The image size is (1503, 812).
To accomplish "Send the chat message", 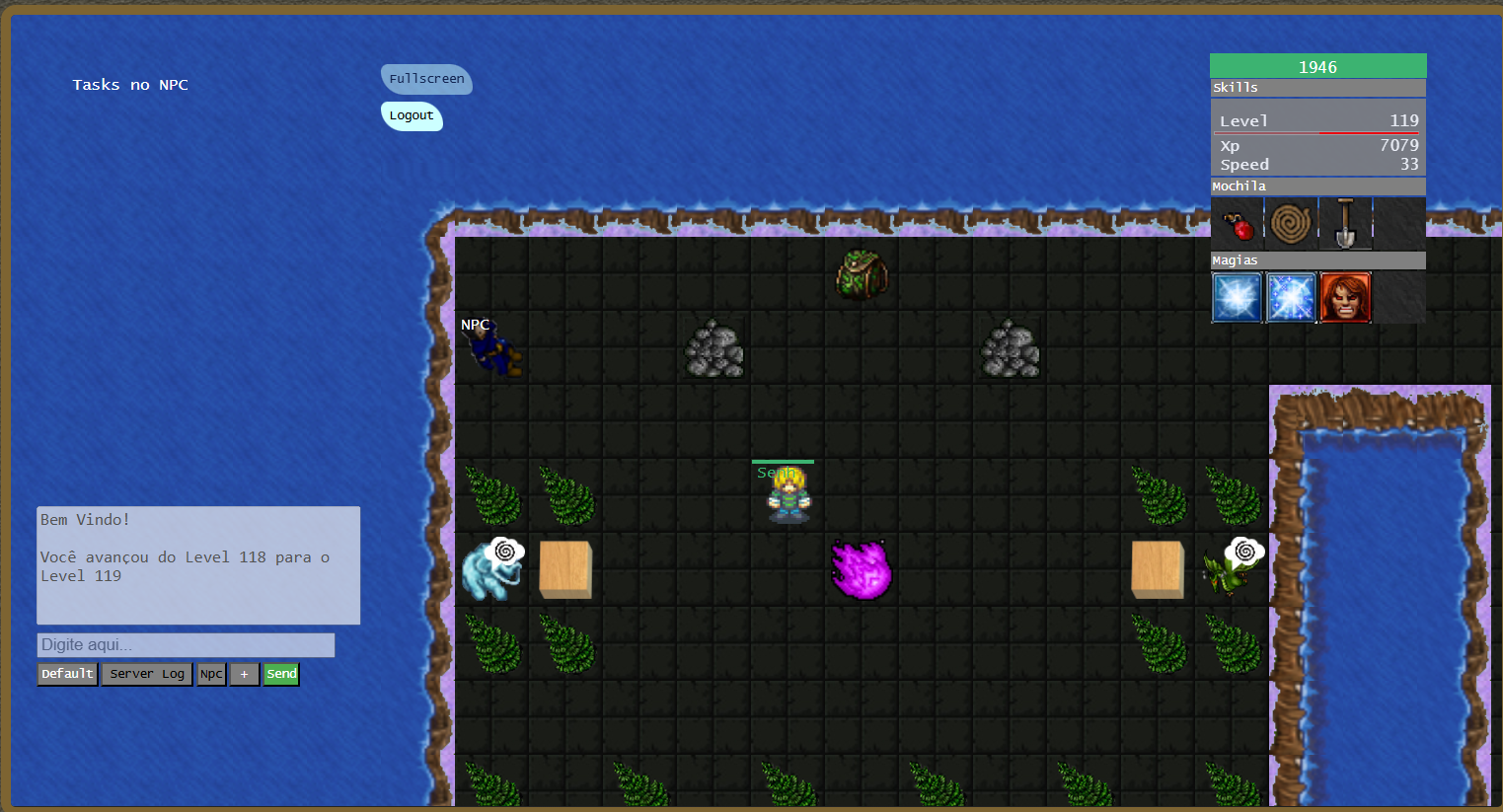I will (281, 674).
